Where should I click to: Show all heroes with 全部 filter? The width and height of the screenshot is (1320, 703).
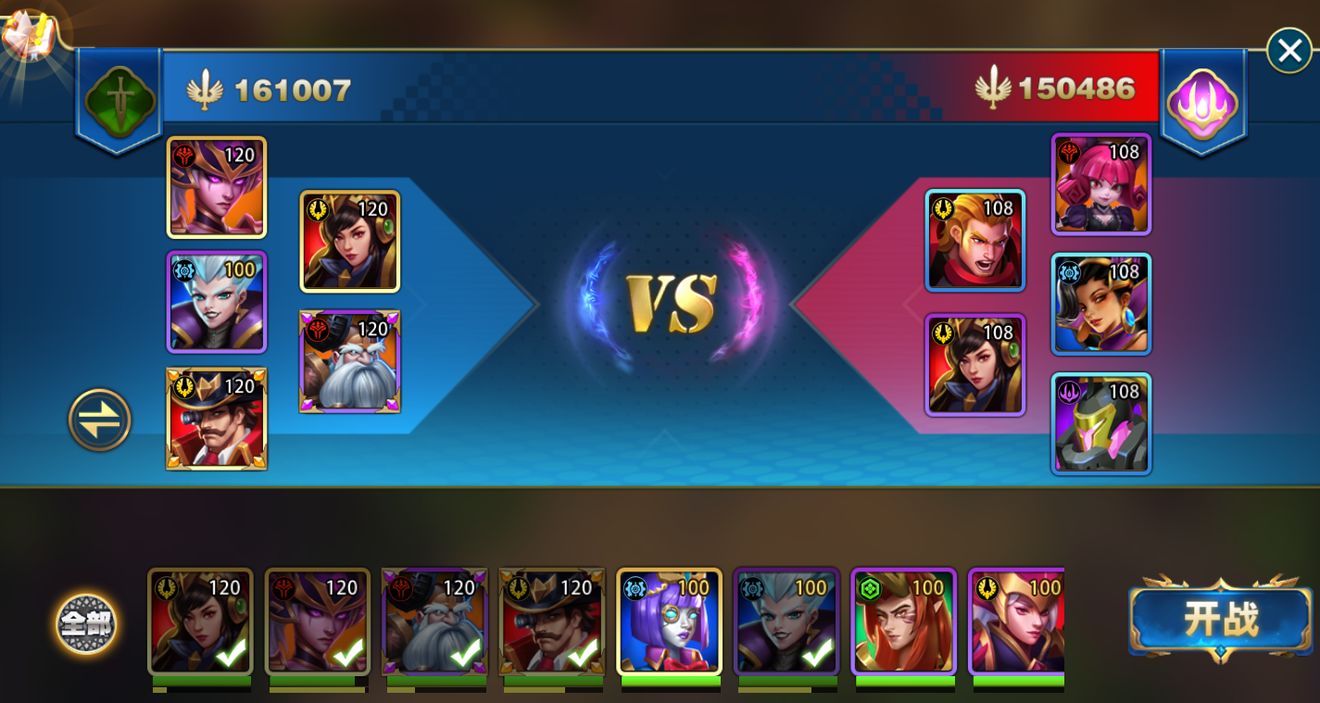tap(86, 624)
